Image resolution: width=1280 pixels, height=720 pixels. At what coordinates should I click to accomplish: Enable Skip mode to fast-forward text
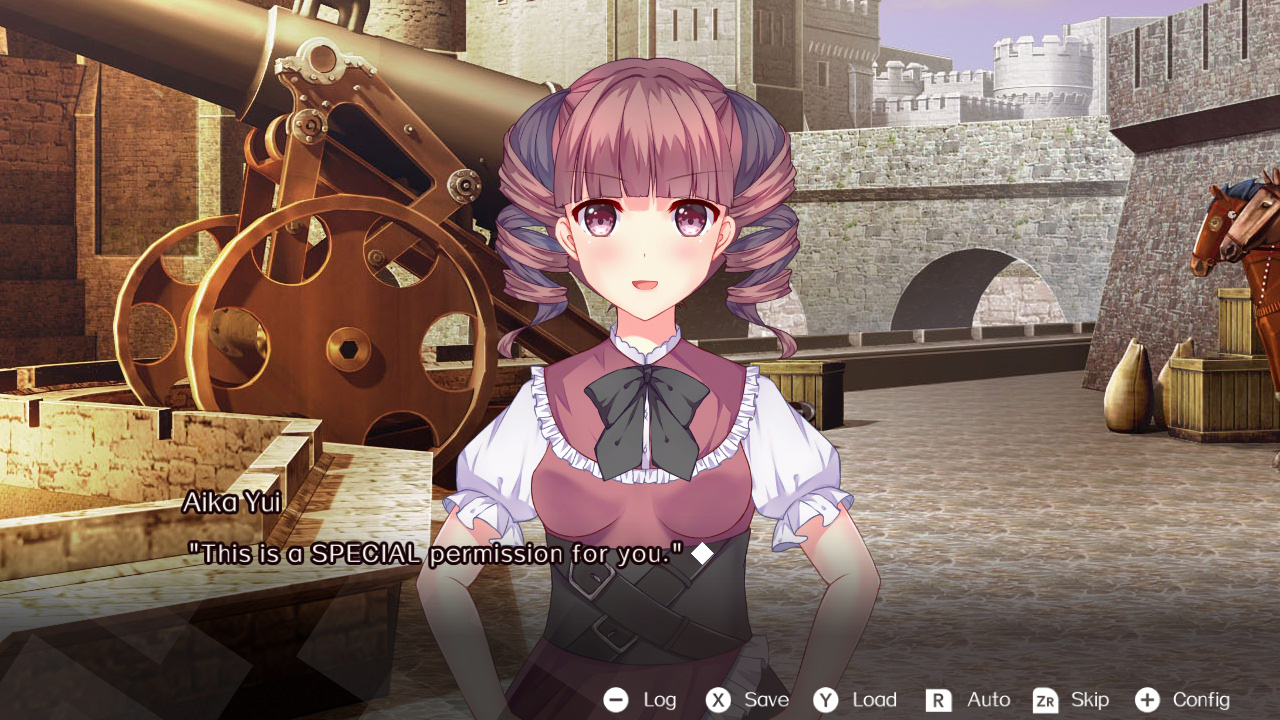(1090, 700)
